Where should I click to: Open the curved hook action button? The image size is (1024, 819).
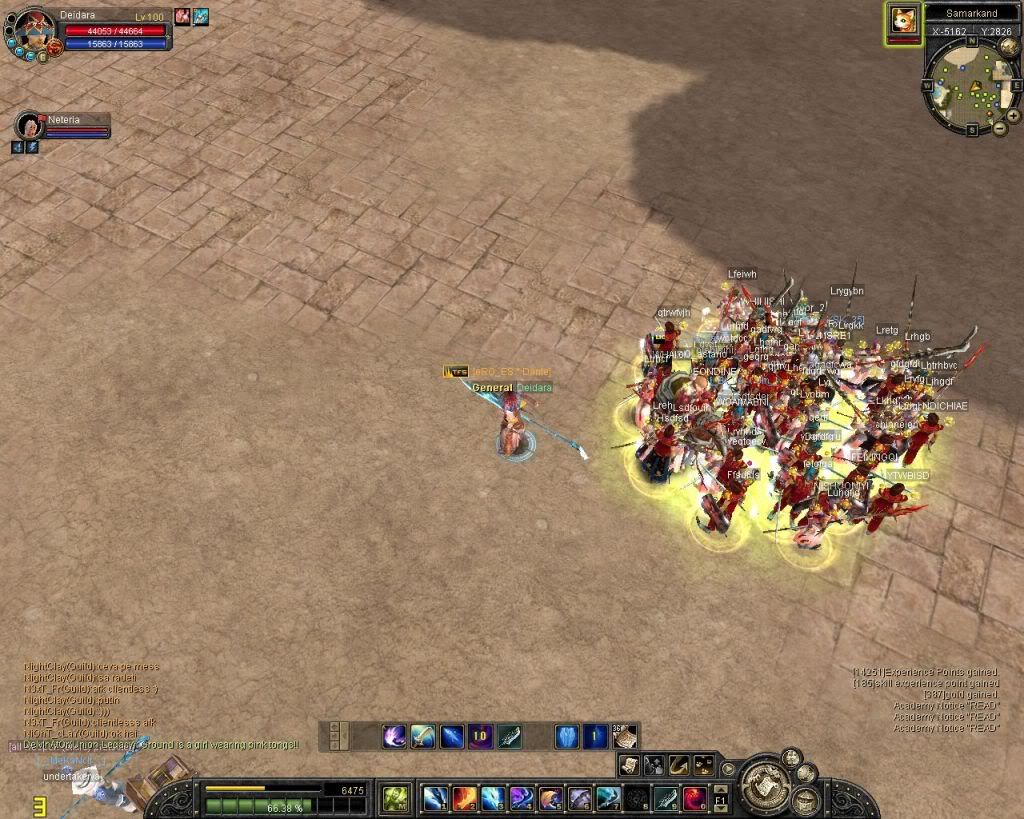coord(679,766)
